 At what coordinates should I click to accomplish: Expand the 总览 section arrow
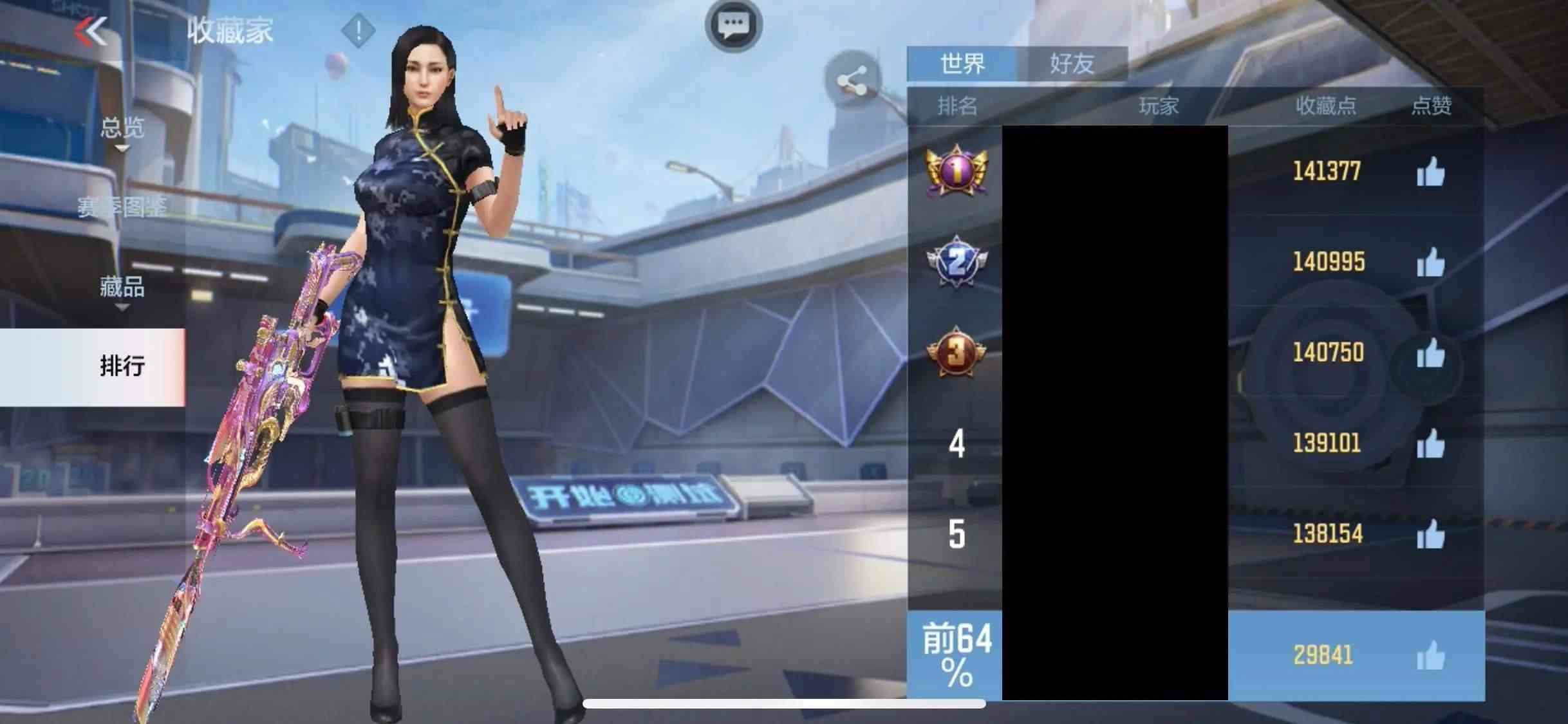pos(121,147)
